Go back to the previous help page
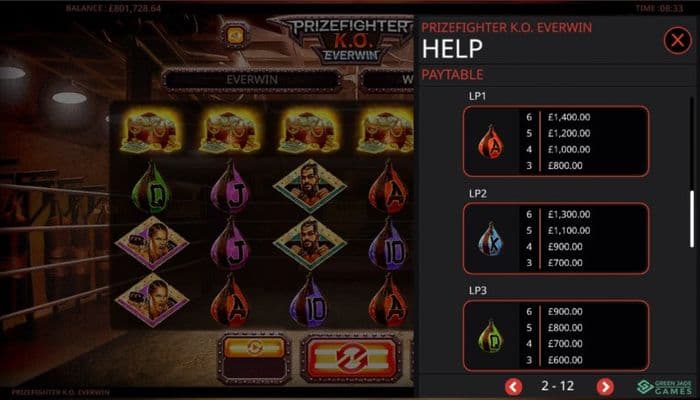This screenshot has height=400, width=700. coord(514,386)
